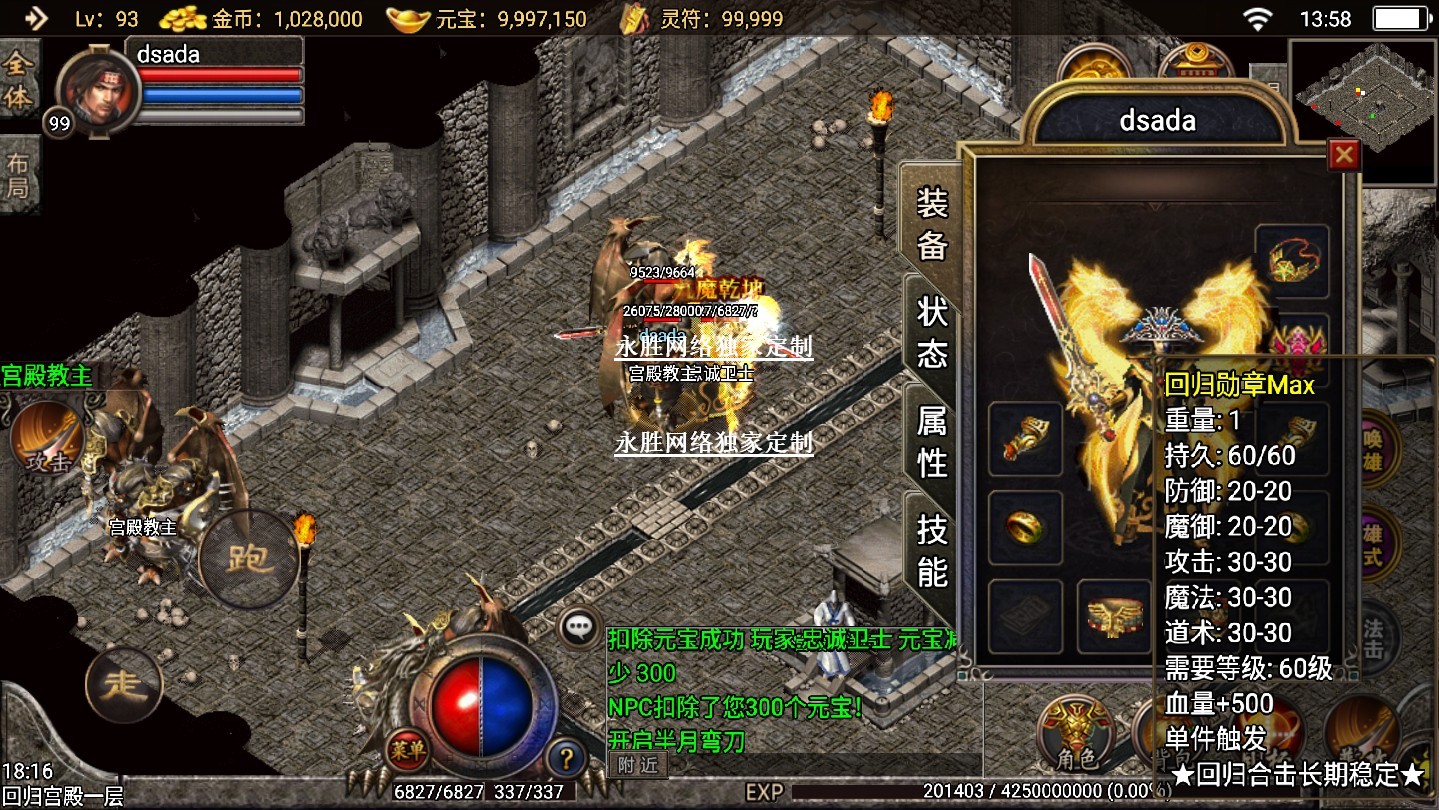1439x810 pixels.
Task: Select the 技能 skills tab
Action: (931, 551)
